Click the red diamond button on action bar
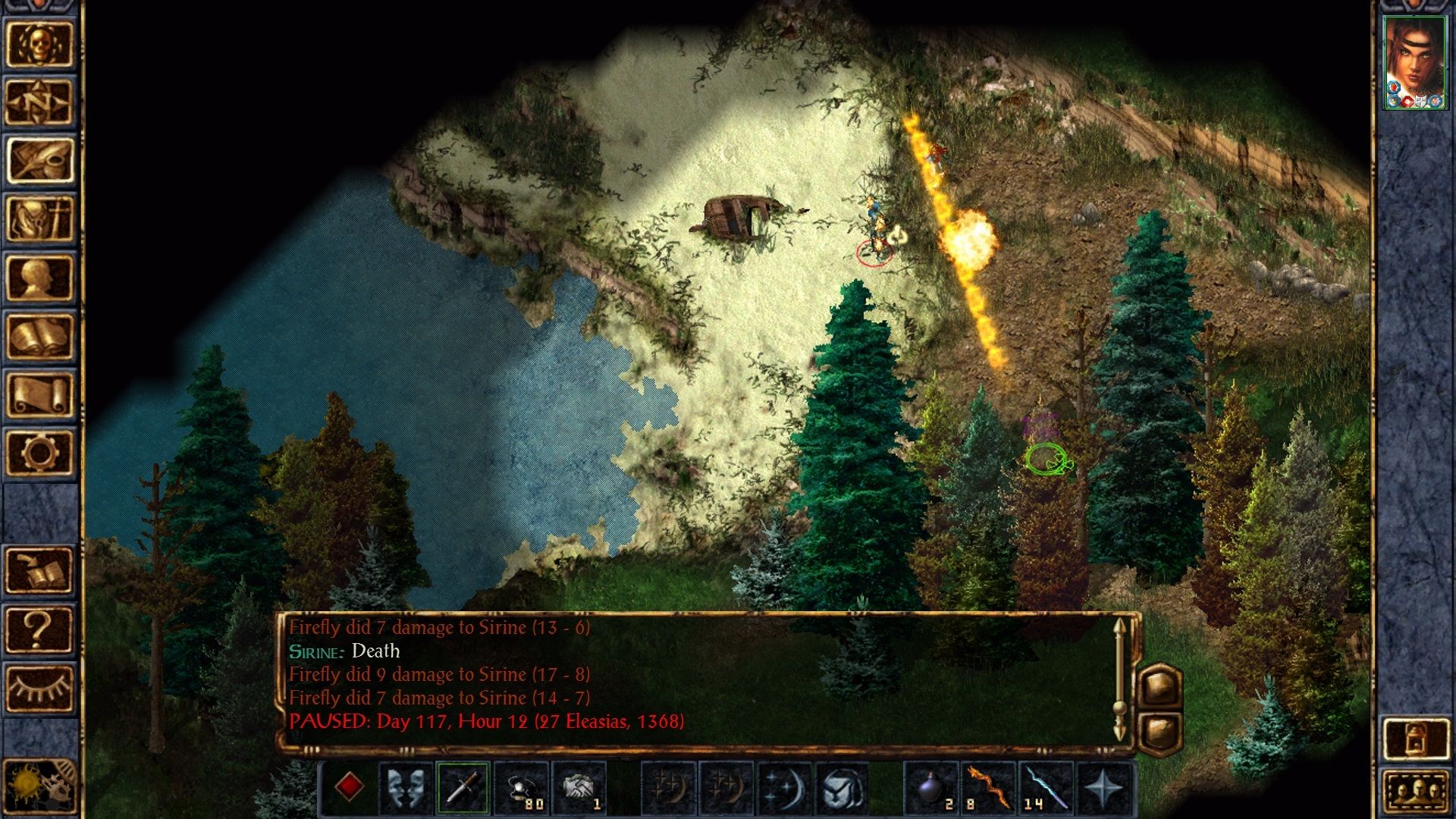Screen dimensions: 1456x819 point(349,787)
